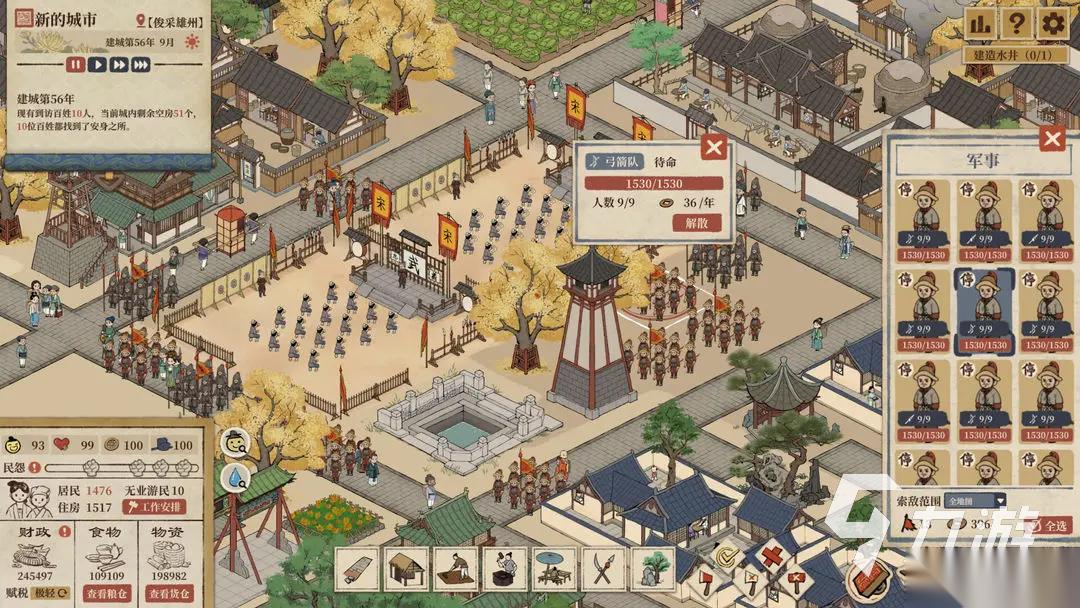The width and height of the screenshot is (1080, 608).
Task: Open the 索敌范围 targeting range dropdown
Action: pyautogui.click(x=973, y=500)
